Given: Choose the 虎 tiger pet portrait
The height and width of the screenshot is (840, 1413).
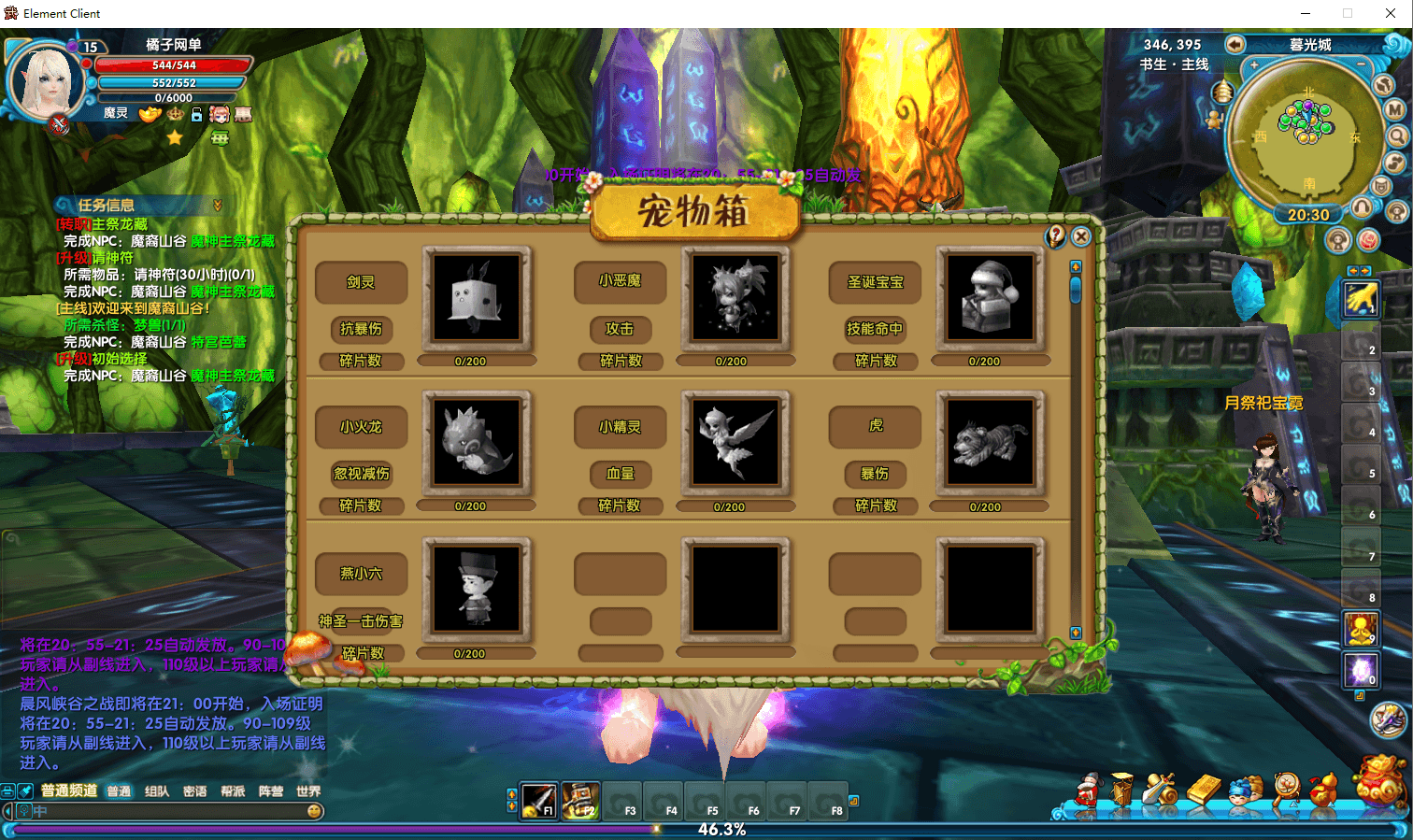Looking at the screenshot, I should (x=991, y=442).
